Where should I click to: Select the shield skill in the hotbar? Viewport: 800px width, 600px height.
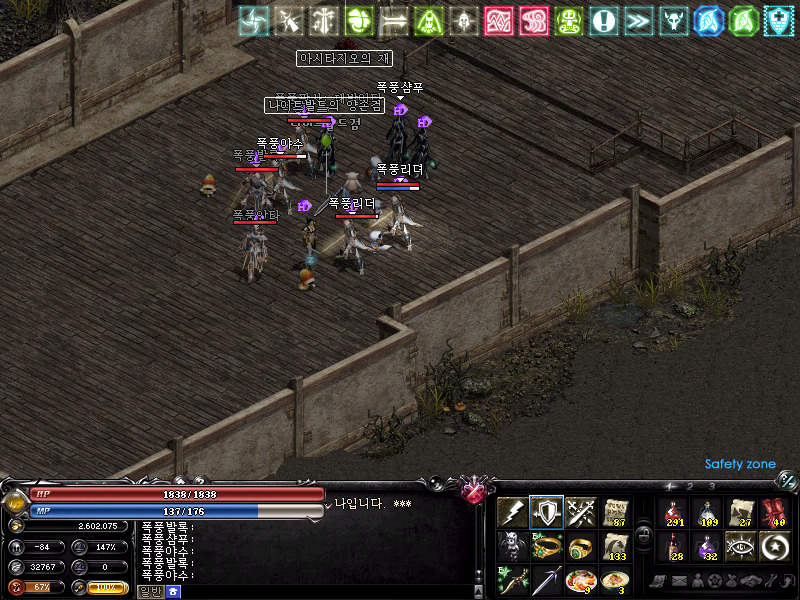[x=546, y=512]
